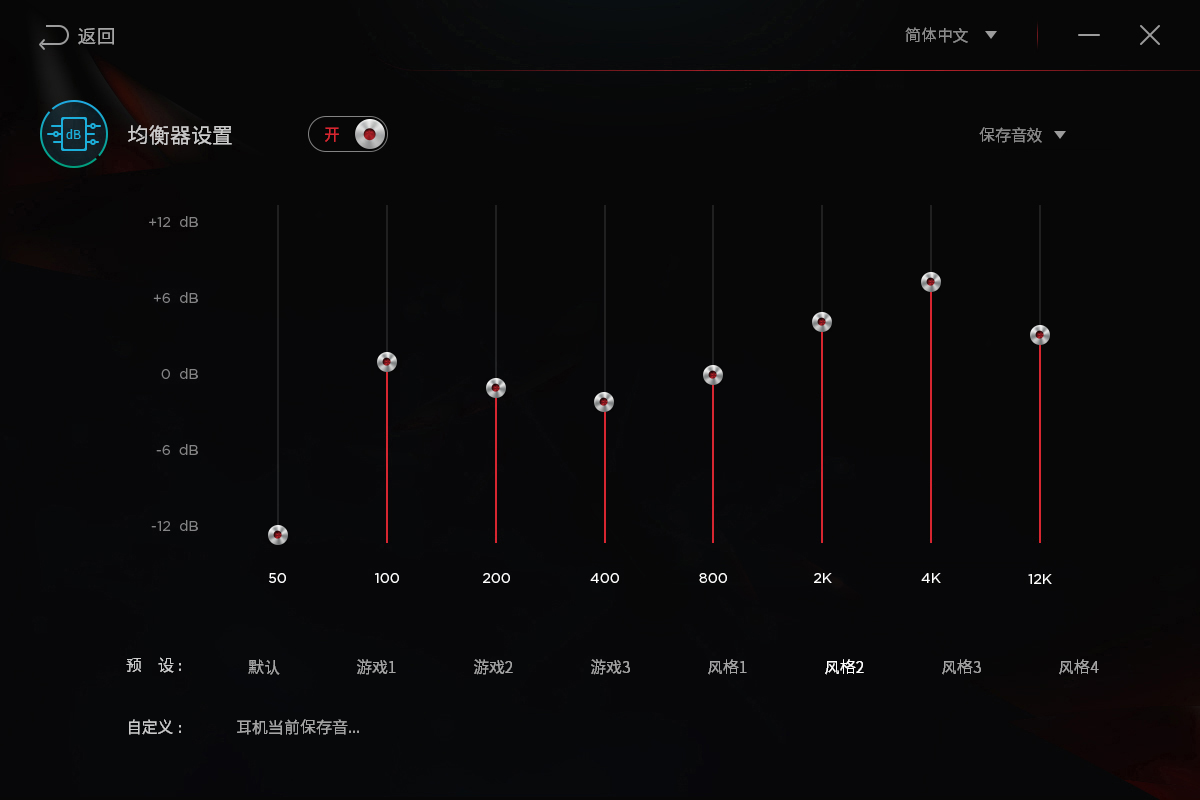Close the equalizer window
This screenshot has width=1200, height=800.
pos(1150,35)
